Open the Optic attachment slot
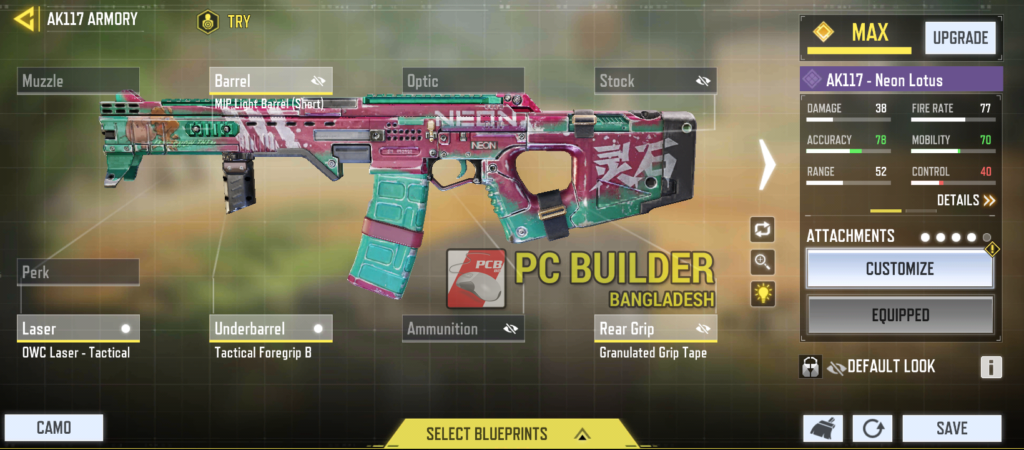Image resolution: width=1024 pixels, height=450 pixels. tap(463, 81)
